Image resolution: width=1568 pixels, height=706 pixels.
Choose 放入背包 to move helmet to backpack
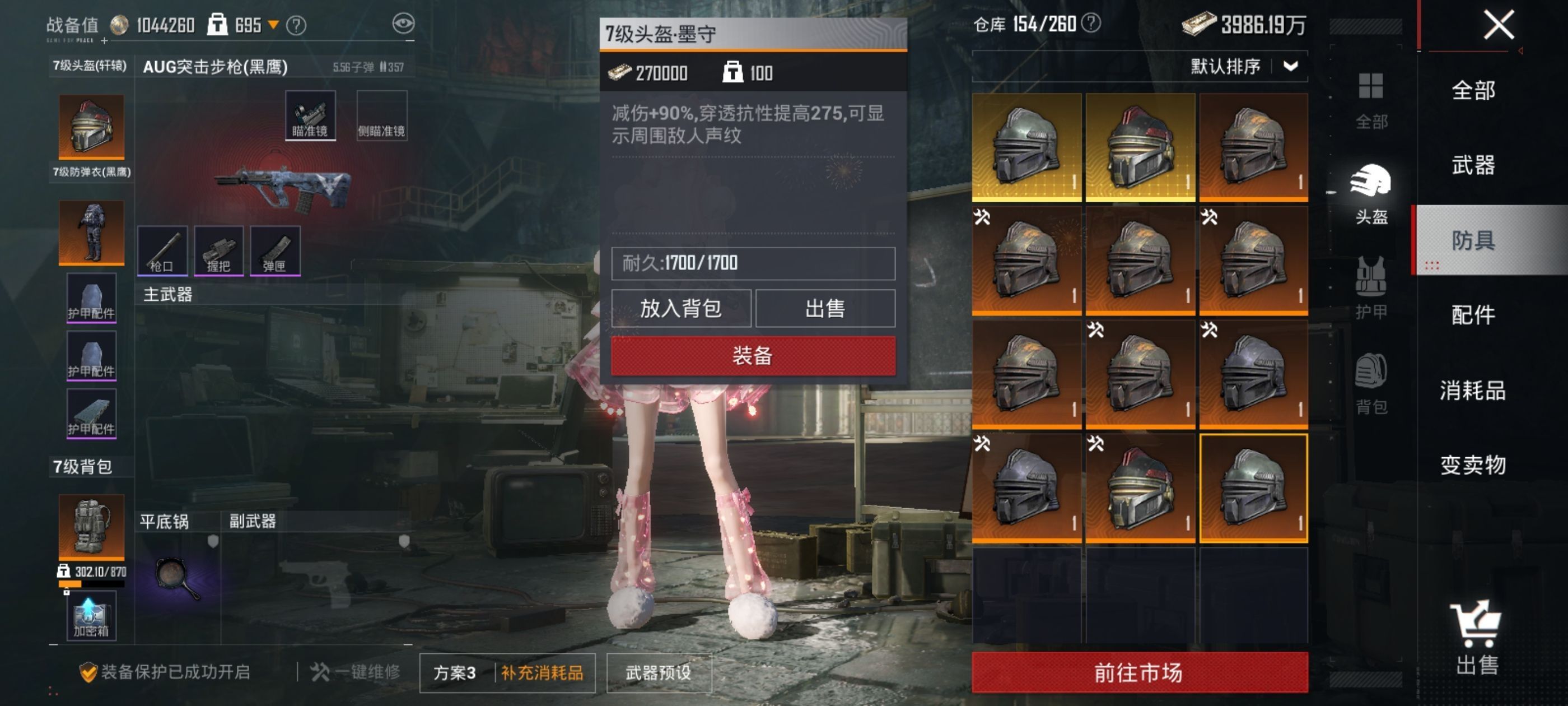[680, 308]
